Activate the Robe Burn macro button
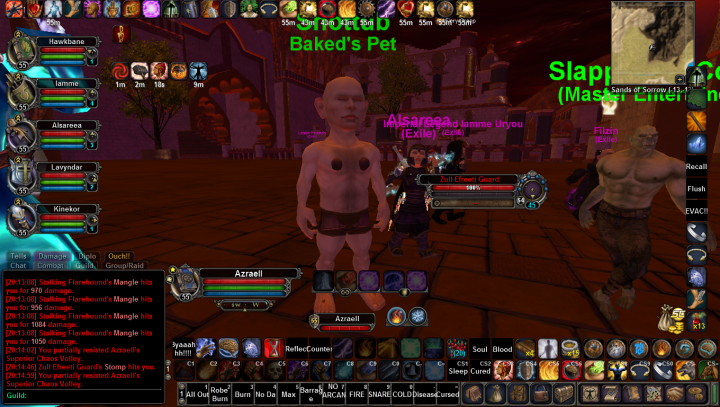The image size is (720, 407). click(x=221, y=394)
